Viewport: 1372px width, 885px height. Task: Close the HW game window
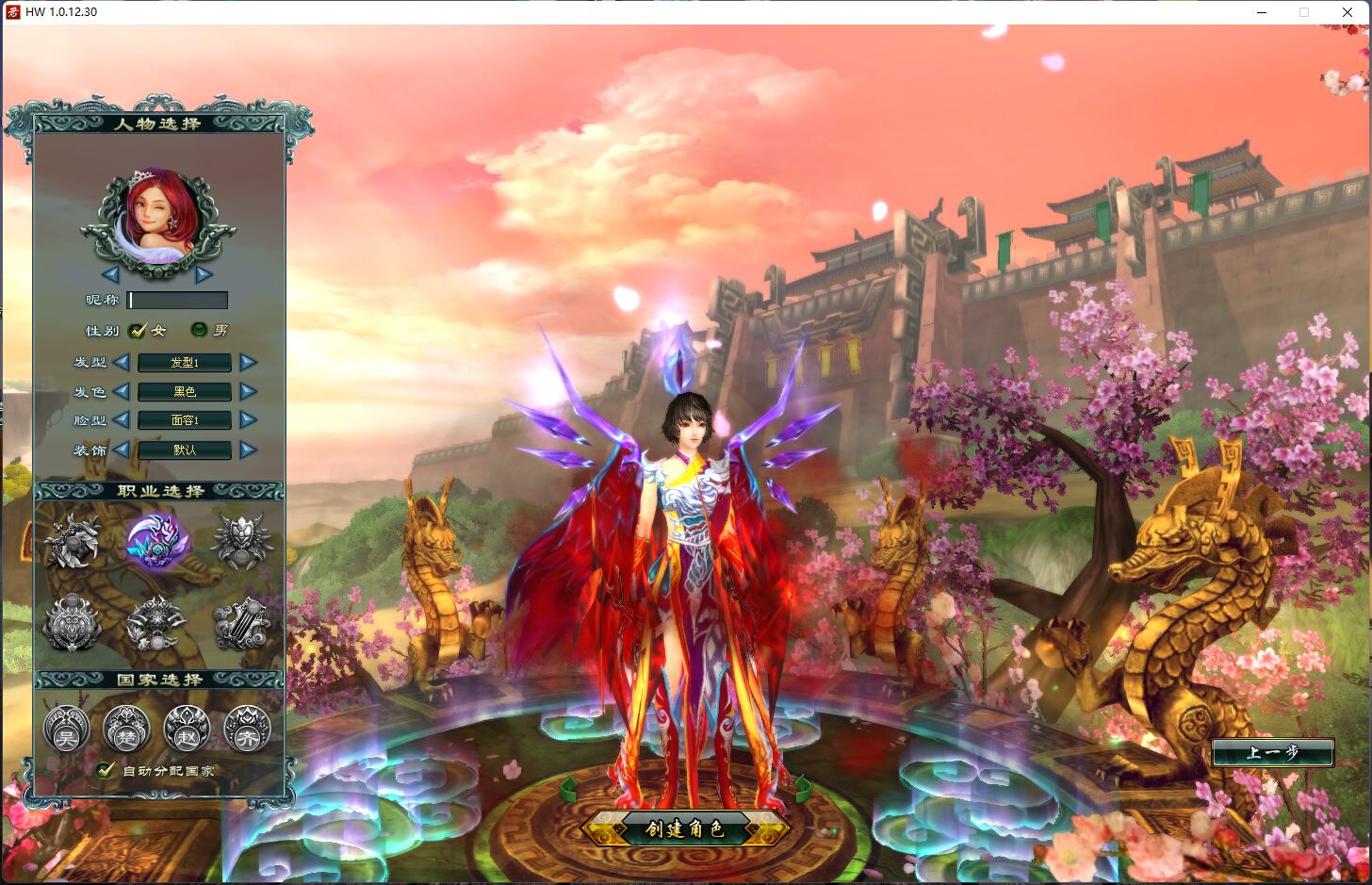[x=1347, y=12]
